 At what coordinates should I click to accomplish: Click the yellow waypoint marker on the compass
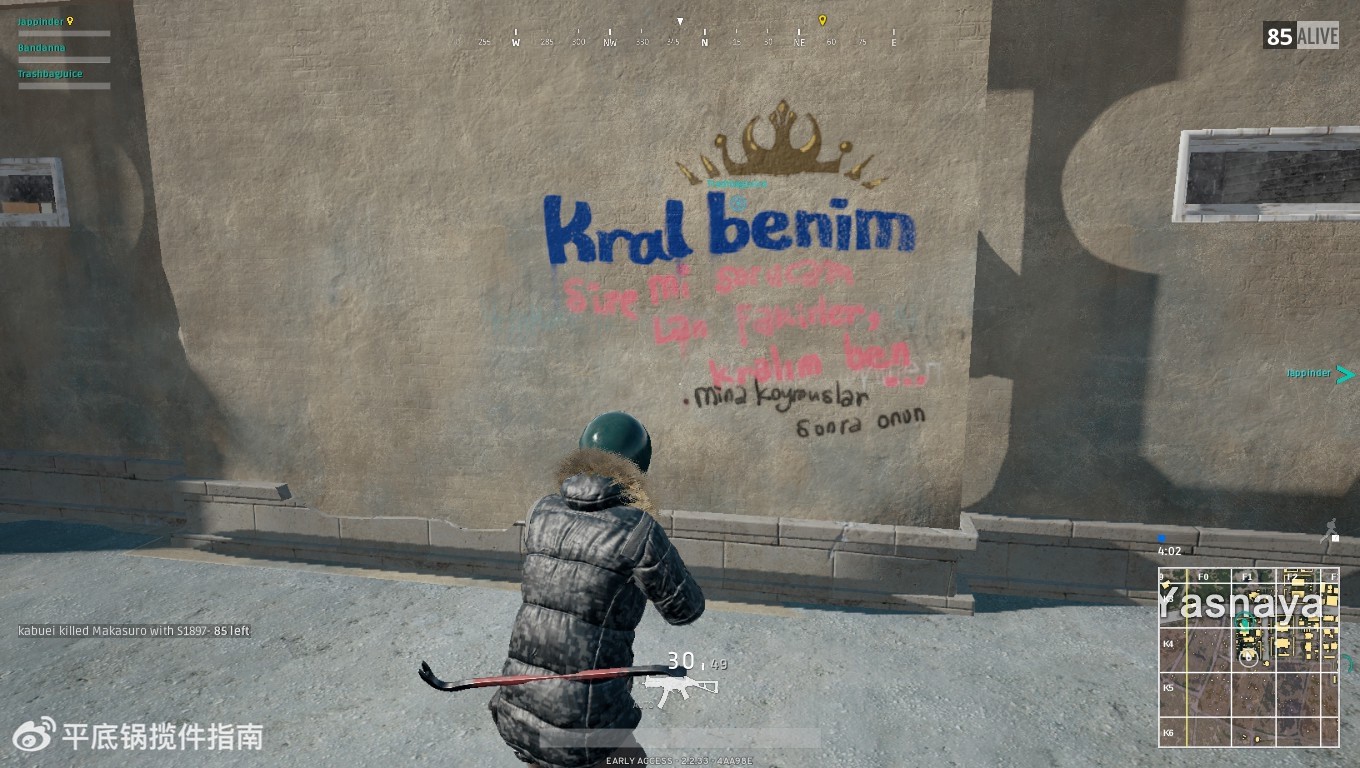(x=822, y=20)
